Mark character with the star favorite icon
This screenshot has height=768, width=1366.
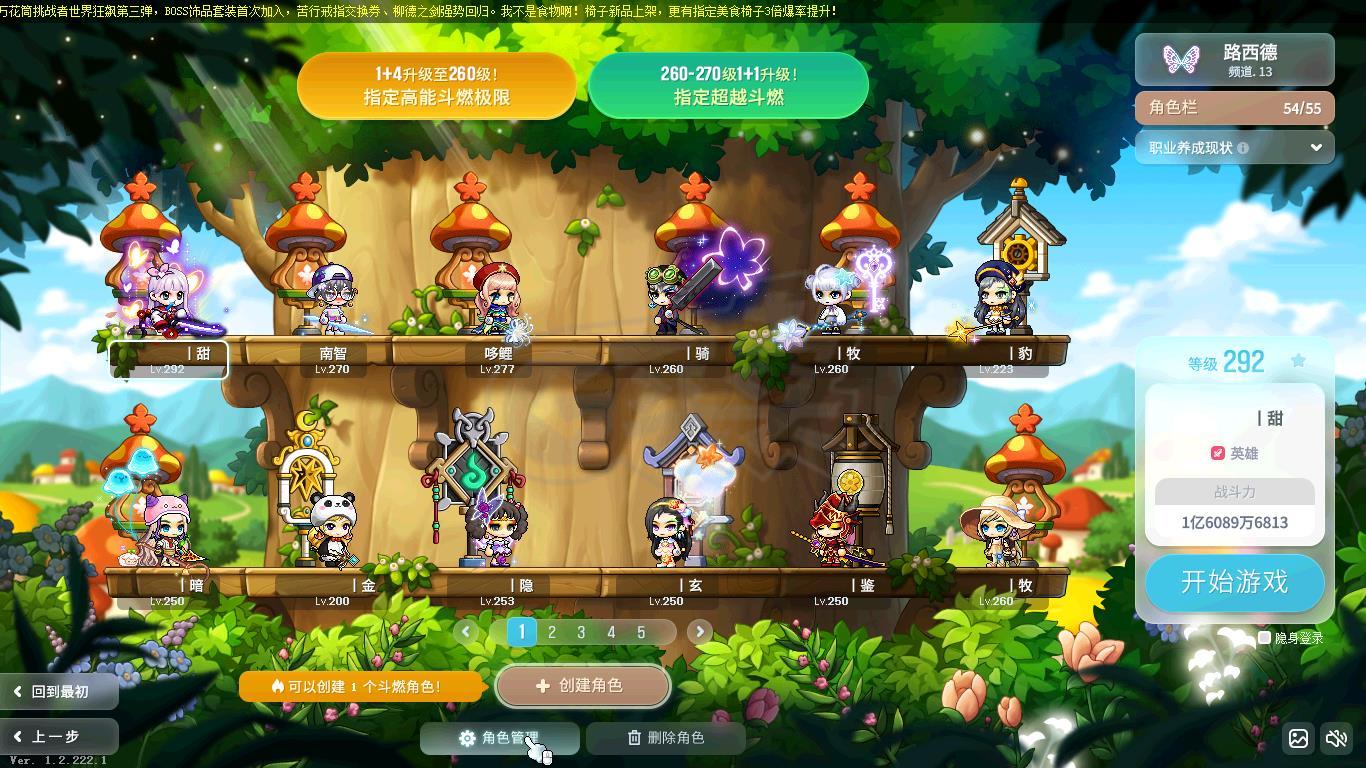[1298, 361]
